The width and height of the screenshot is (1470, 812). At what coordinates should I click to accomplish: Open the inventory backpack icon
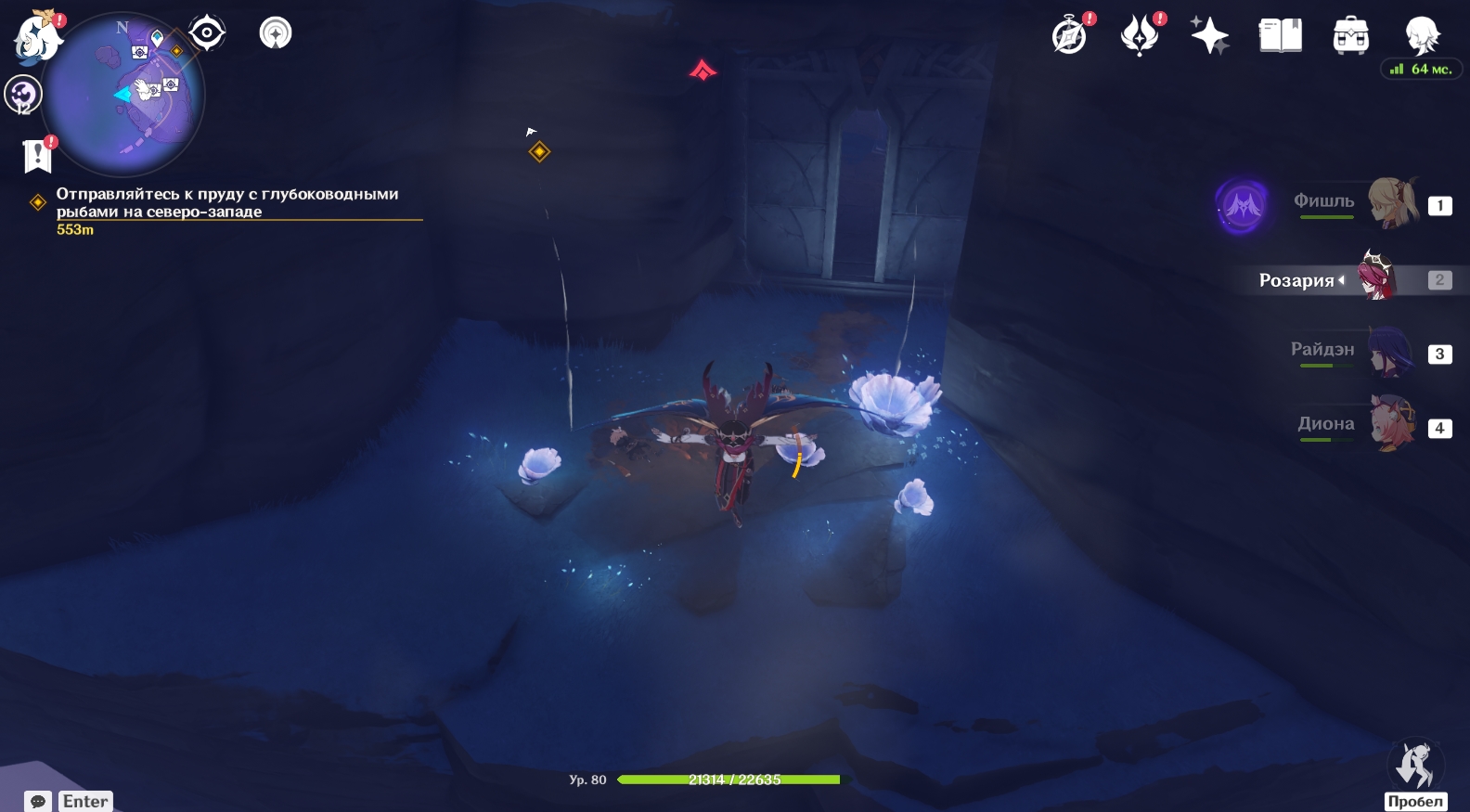click(x=1350, y=36)
